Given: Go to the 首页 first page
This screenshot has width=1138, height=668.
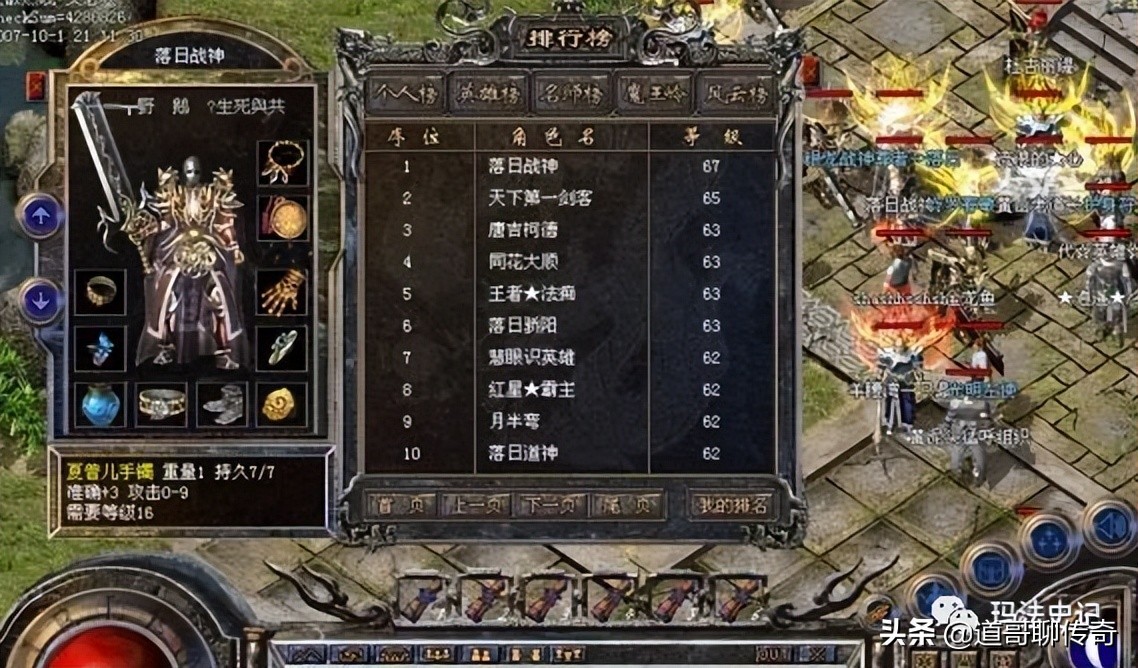Looking at the screenshot, I should pyautogui.click(x=400, y=504).
